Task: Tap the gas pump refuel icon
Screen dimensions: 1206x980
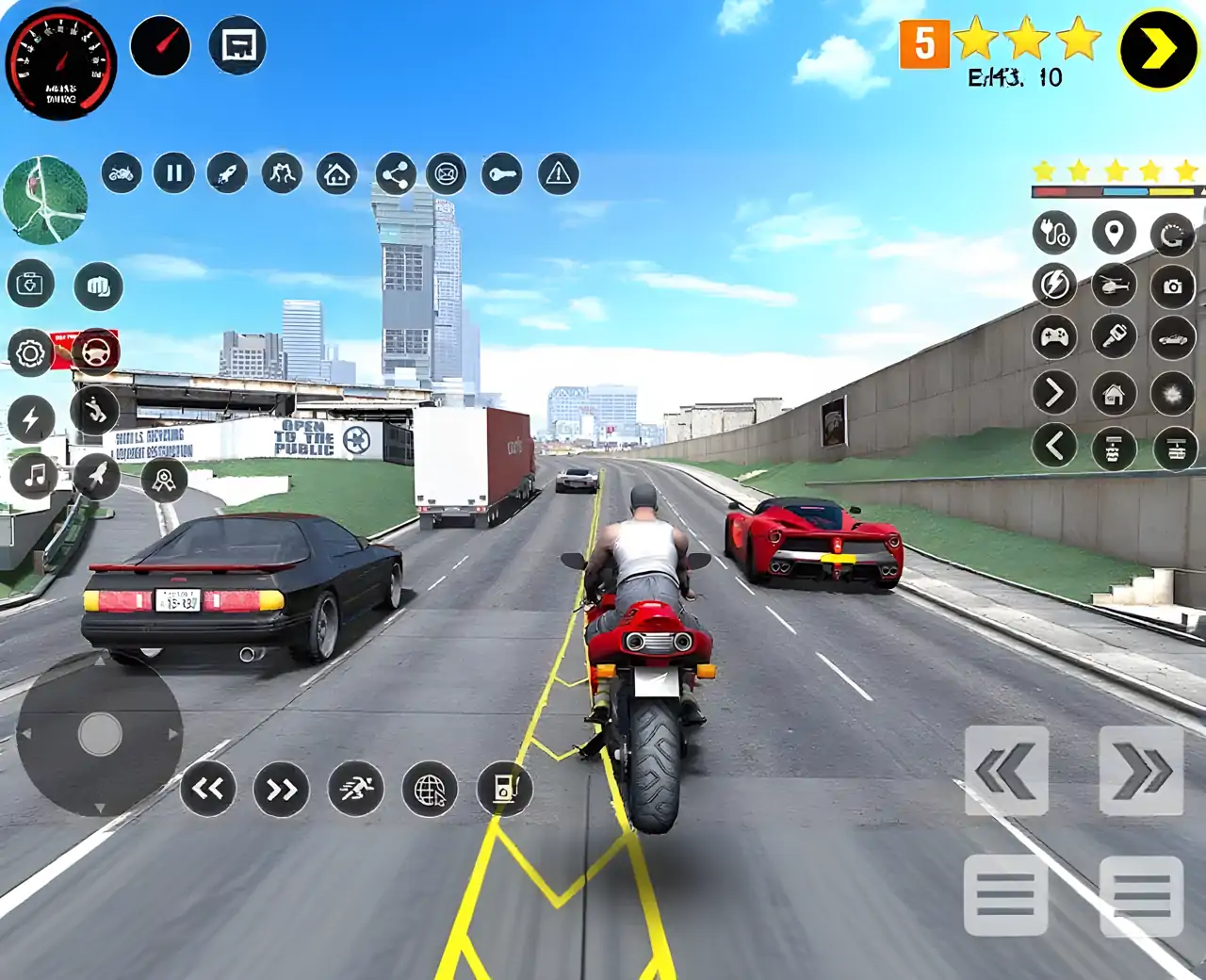Action: point(505,789)
